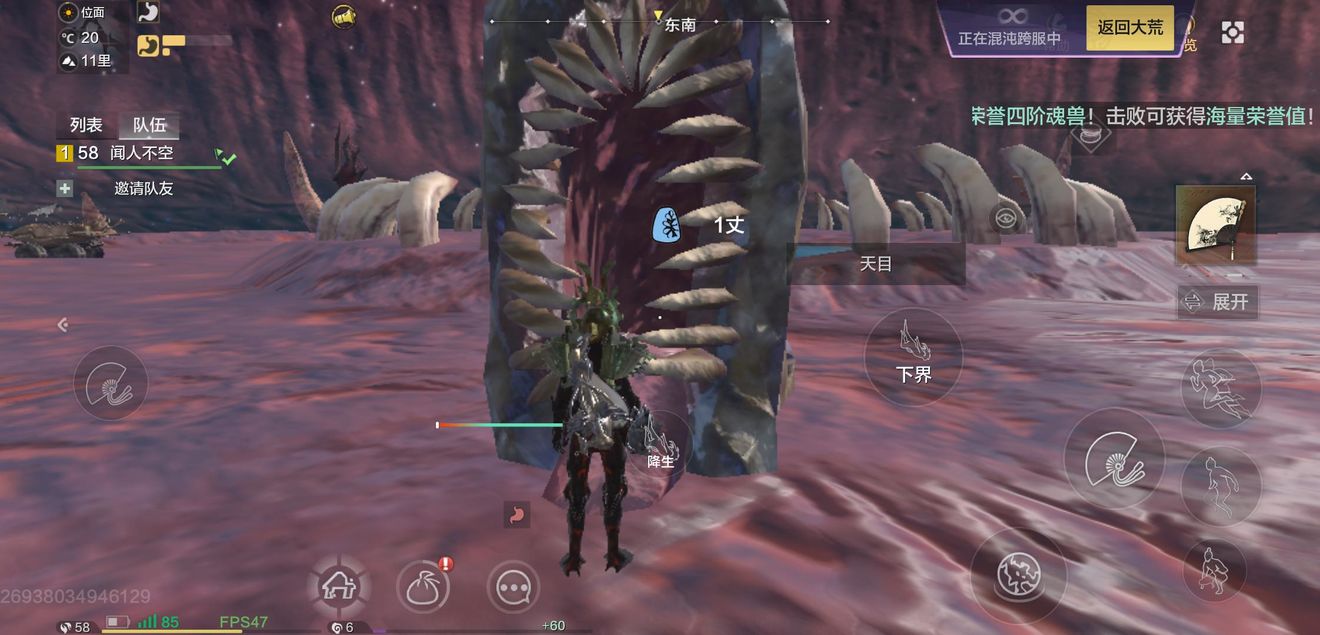This screenshot has width=1320, height=635.
Task: Activate the 下界 descend skill
Action: [x=913, y=356]
